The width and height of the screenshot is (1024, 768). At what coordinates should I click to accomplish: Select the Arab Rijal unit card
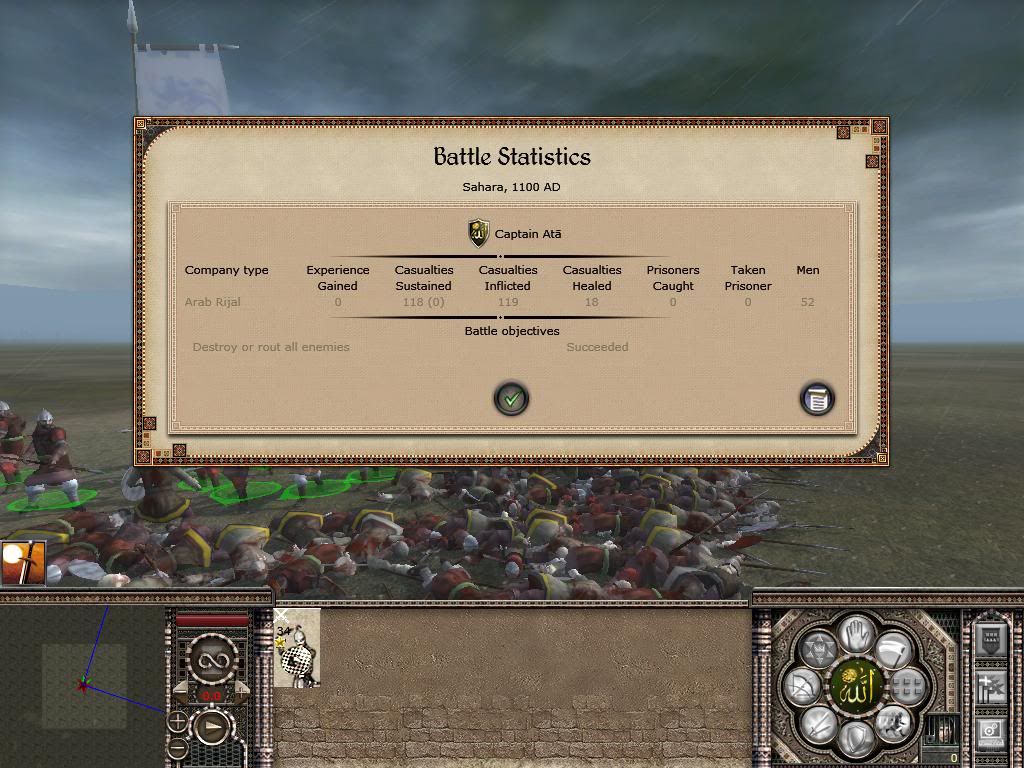click(x=297, y=648)
